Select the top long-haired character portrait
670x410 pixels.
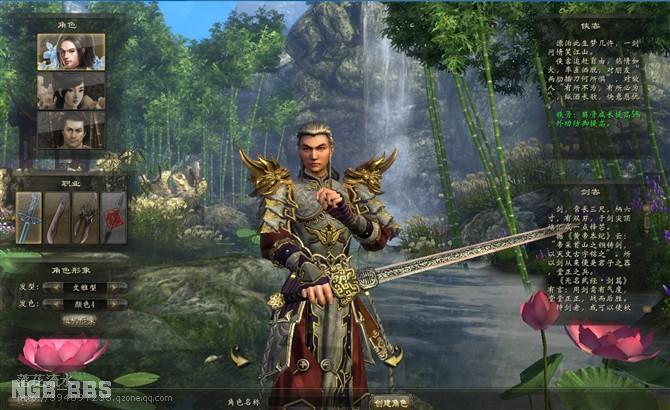(x=71, y=52)
